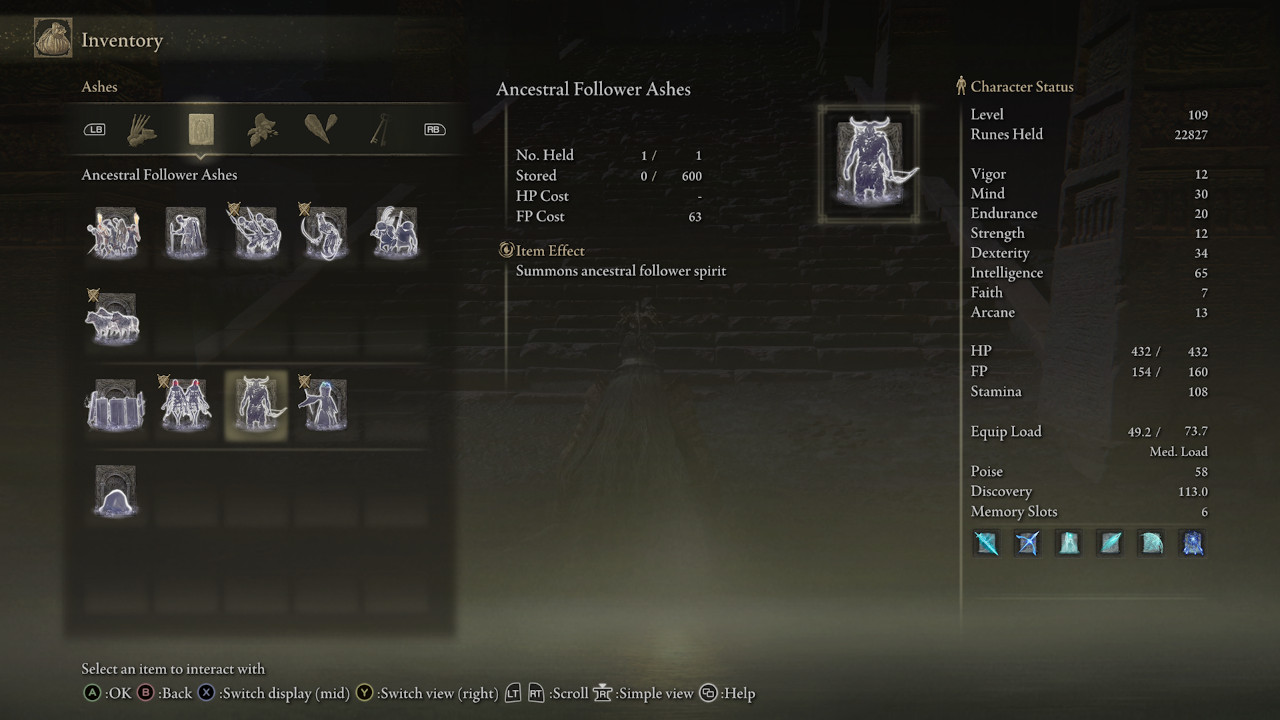The image size is (1280, 720).
Task: Switch to the arrowhead-shaped shards tab
Action: click(x=321, y=129)
